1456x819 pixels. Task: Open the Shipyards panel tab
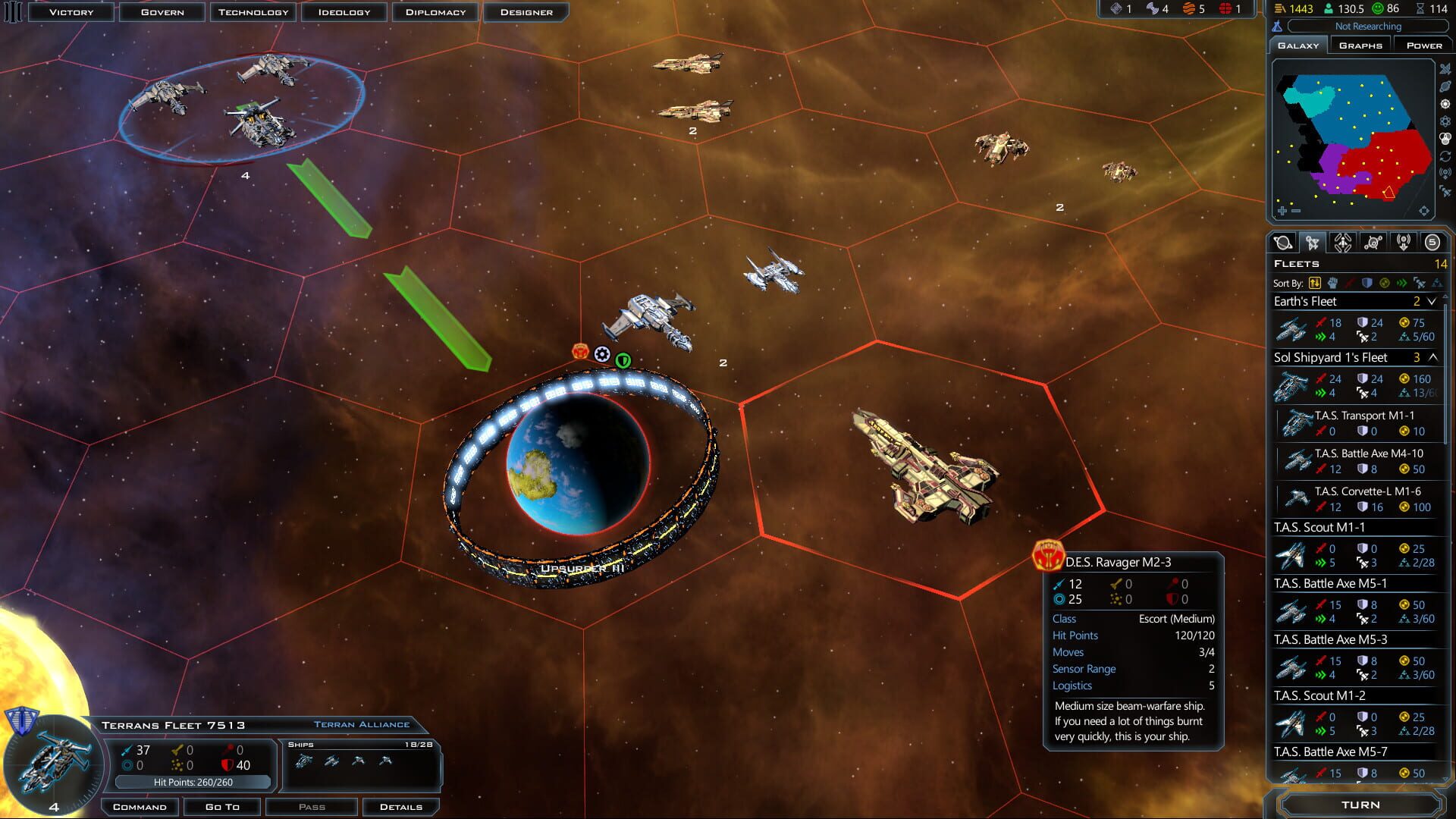point(1342,243)
